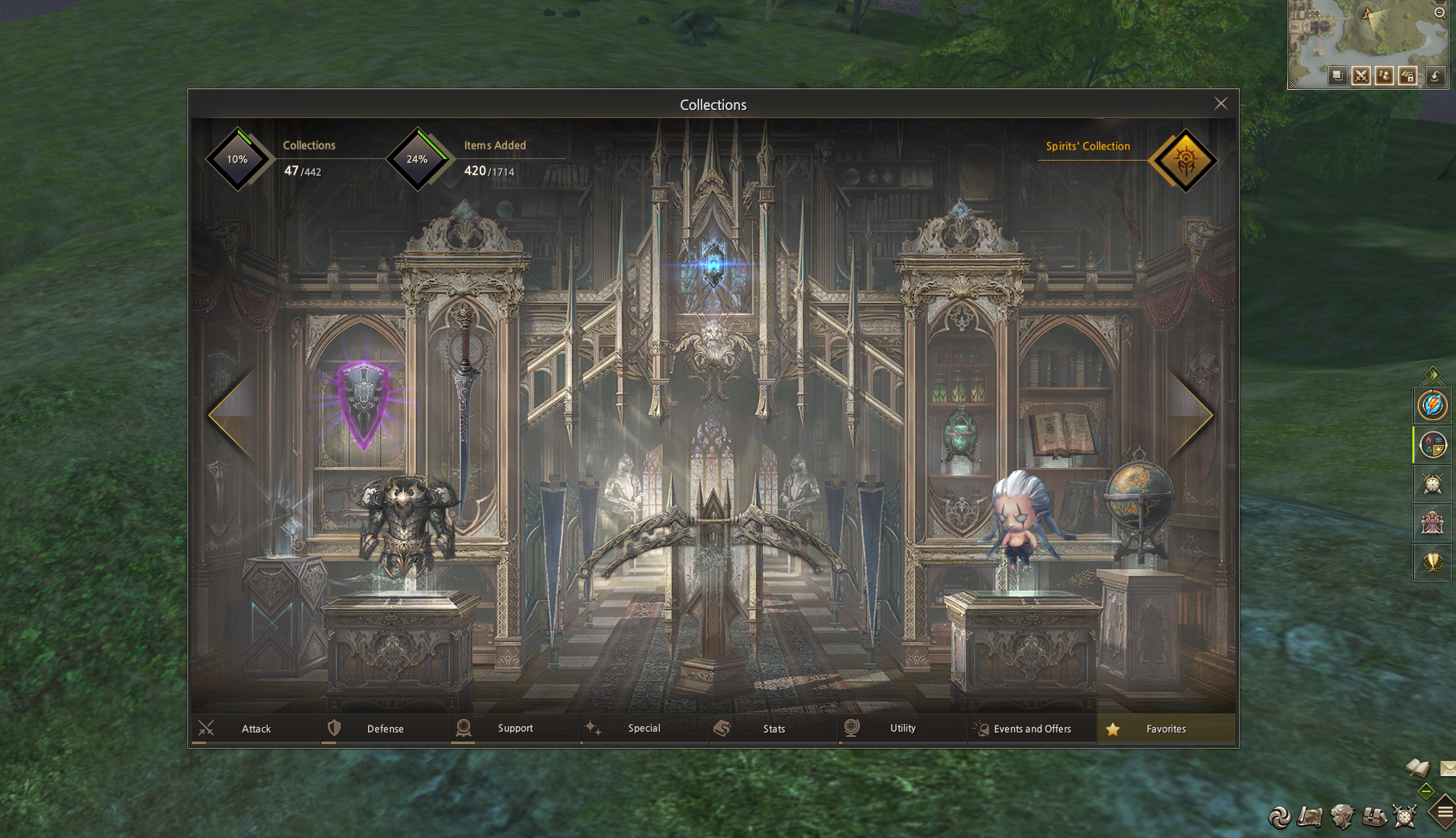
Task: Open the world map scroll icon
Action: pyautogui.click(x=1310, y=817)
